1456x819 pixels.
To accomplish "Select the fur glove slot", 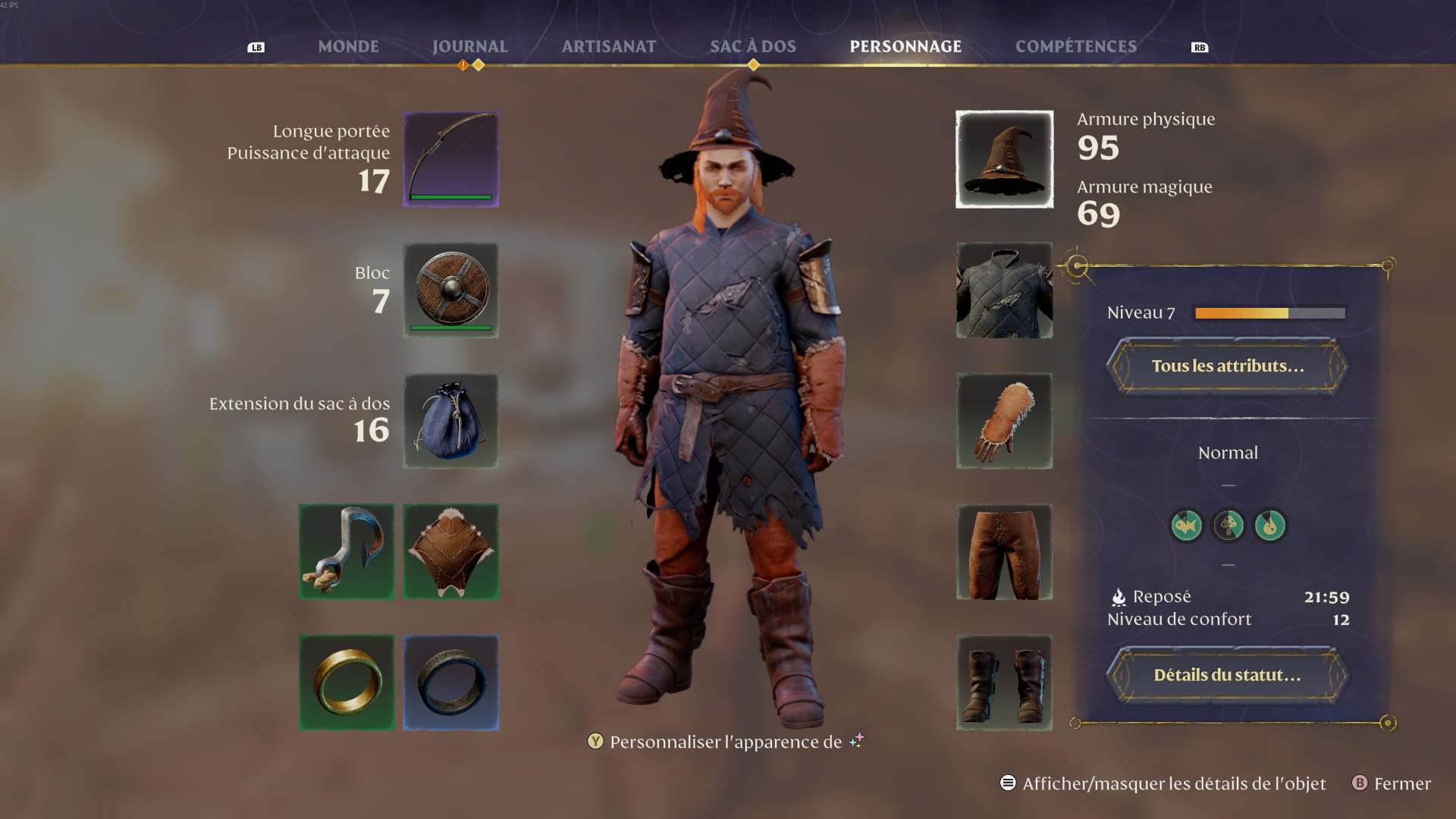I will point(1004,421).
